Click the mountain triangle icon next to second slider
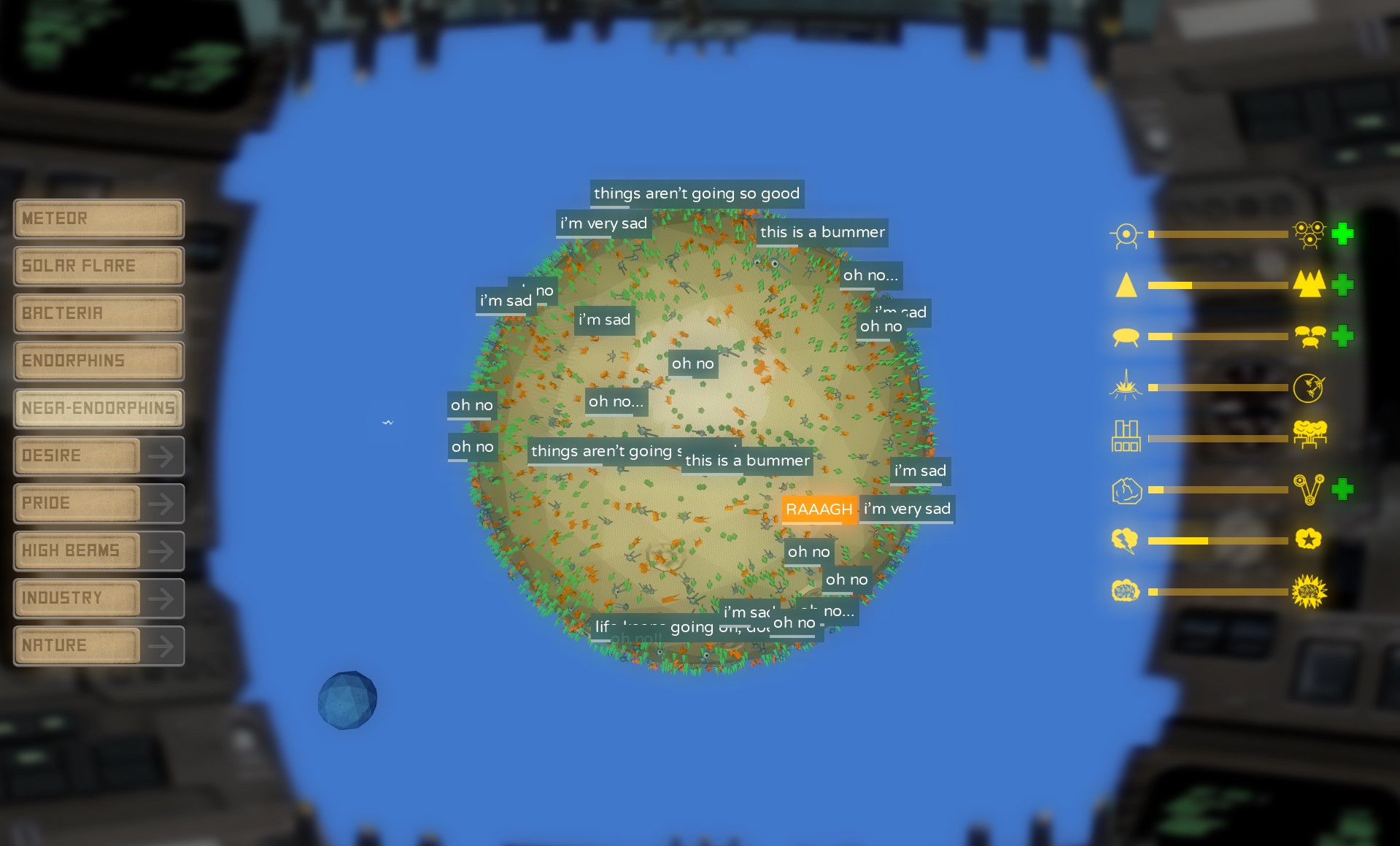1400x846 pixels. 1126,285
